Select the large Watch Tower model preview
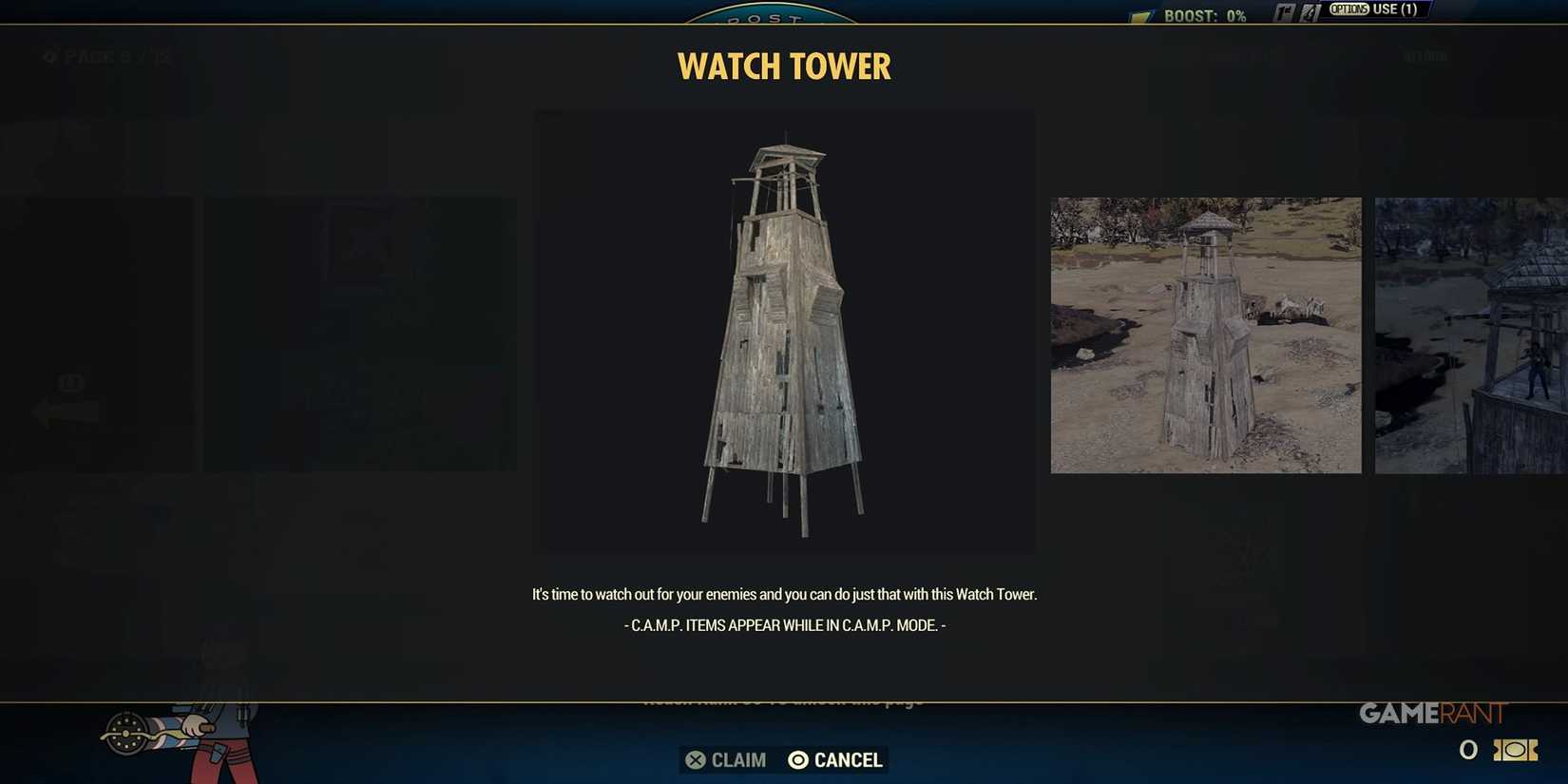The width and height of the screenshot is (1568, 784). (x=784, y=331)
